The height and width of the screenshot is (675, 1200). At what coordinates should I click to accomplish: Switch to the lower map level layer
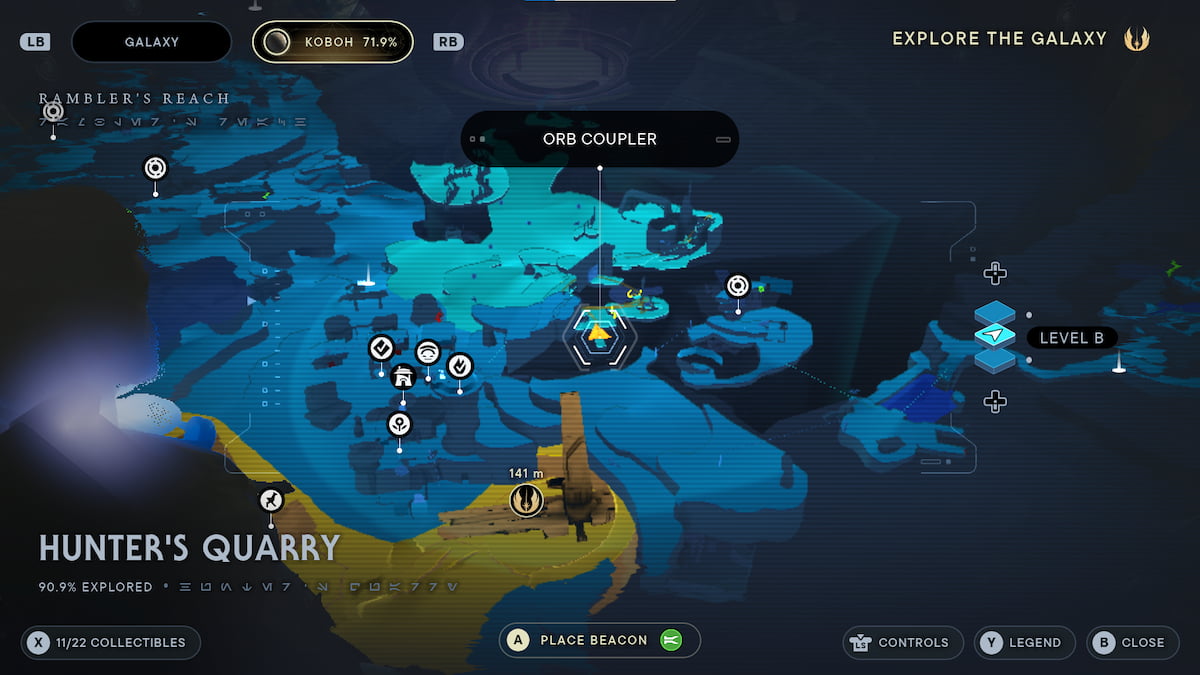click(x=994, y=361)
